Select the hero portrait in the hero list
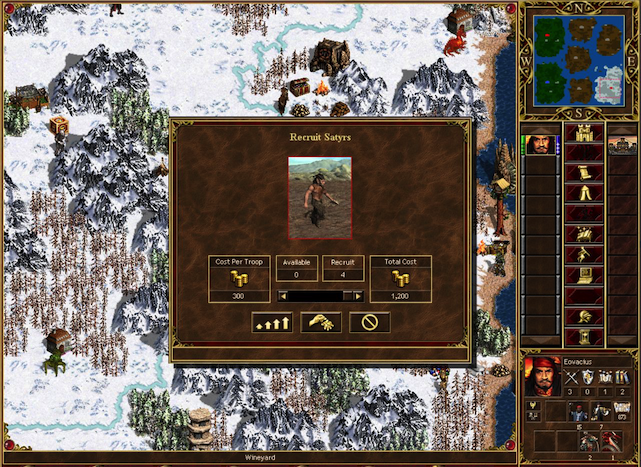The height and width of the screenshot is (467, 641). click(x=540, y=144)
